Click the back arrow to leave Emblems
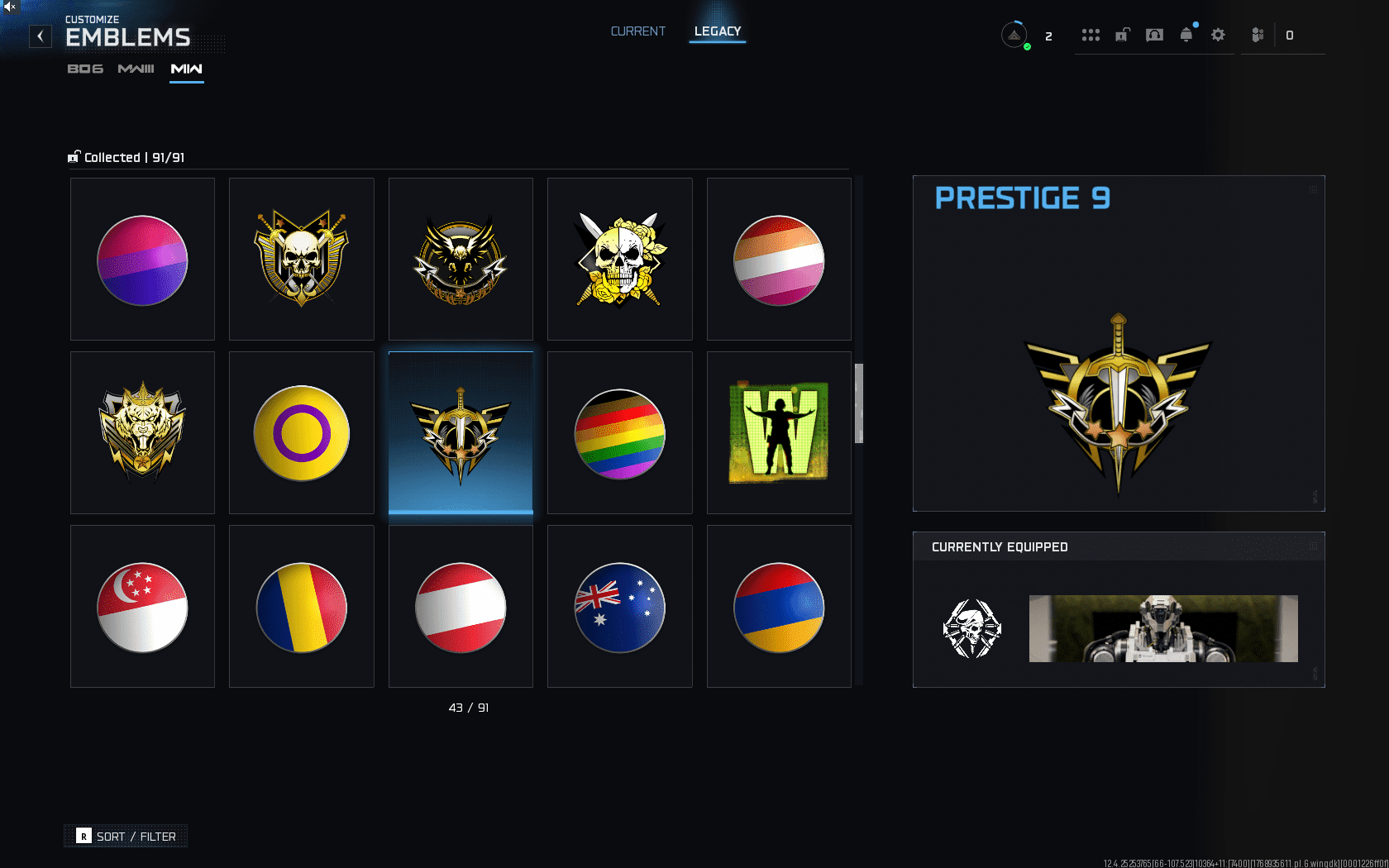 pyautogui.click(x=40, y=36)
